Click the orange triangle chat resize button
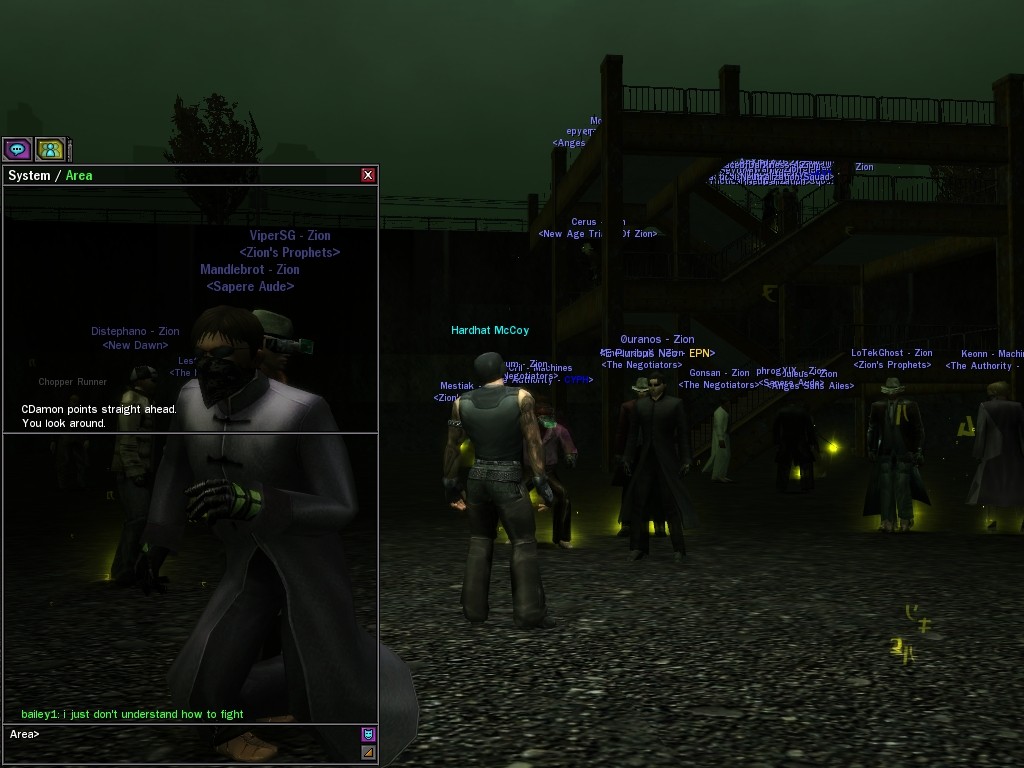1024x768 pixels. pos(368,752)
